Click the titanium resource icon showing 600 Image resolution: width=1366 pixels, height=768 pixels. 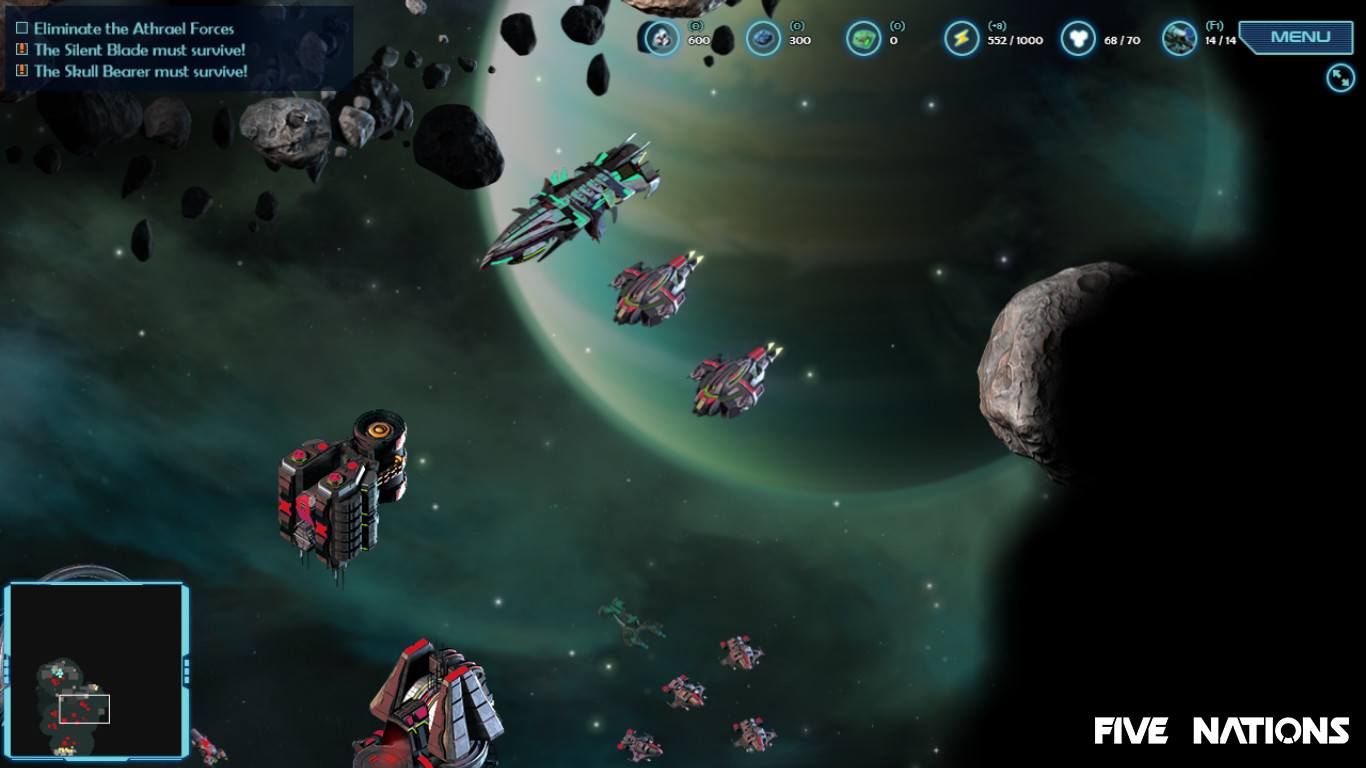pos(662,37)
